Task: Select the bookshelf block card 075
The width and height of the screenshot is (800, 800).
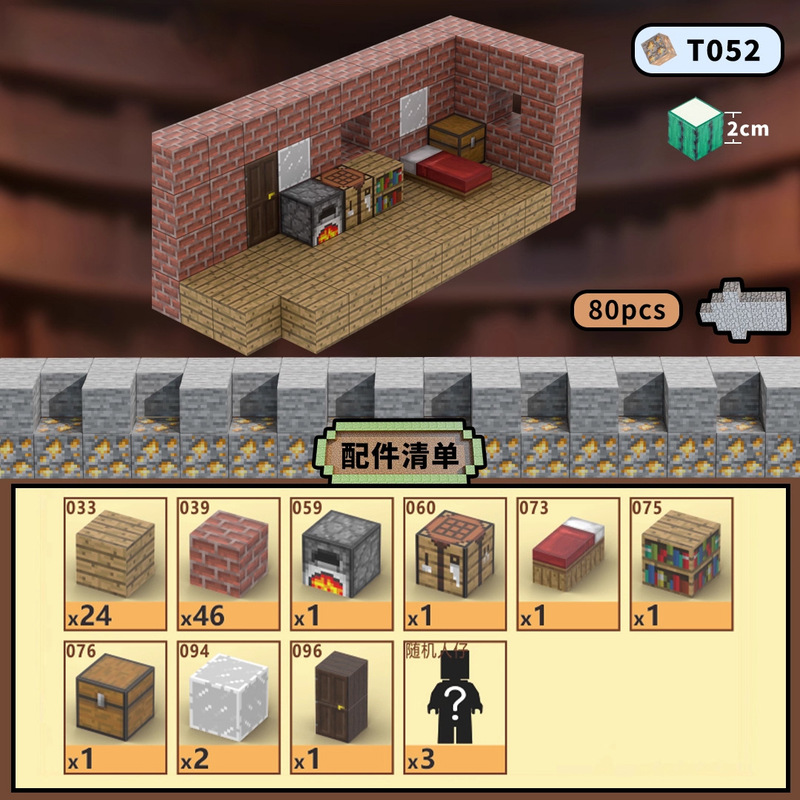Action: click(680, 564)
